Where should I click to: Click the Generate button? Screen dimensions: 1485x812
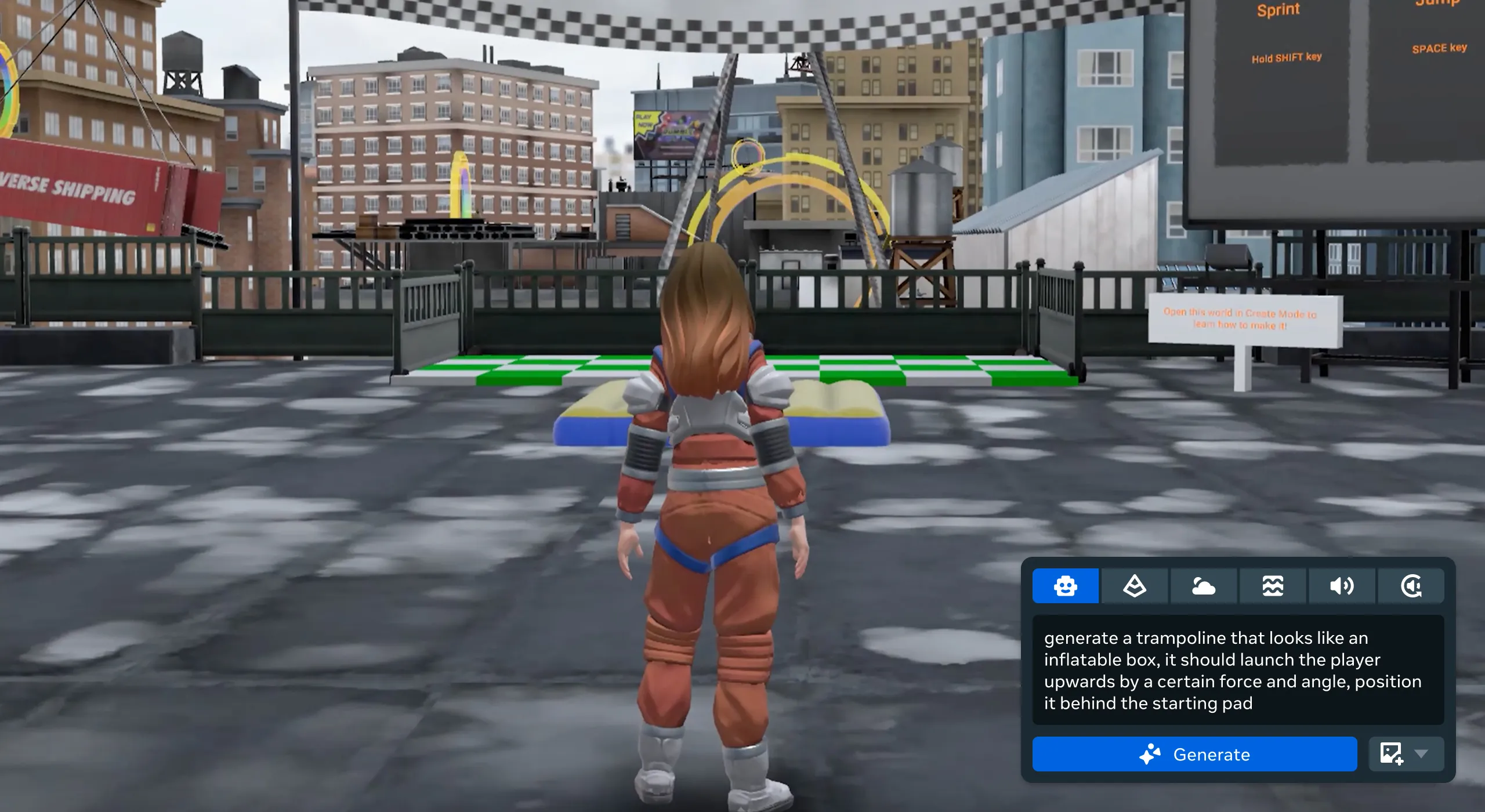tap(1196, 755)
